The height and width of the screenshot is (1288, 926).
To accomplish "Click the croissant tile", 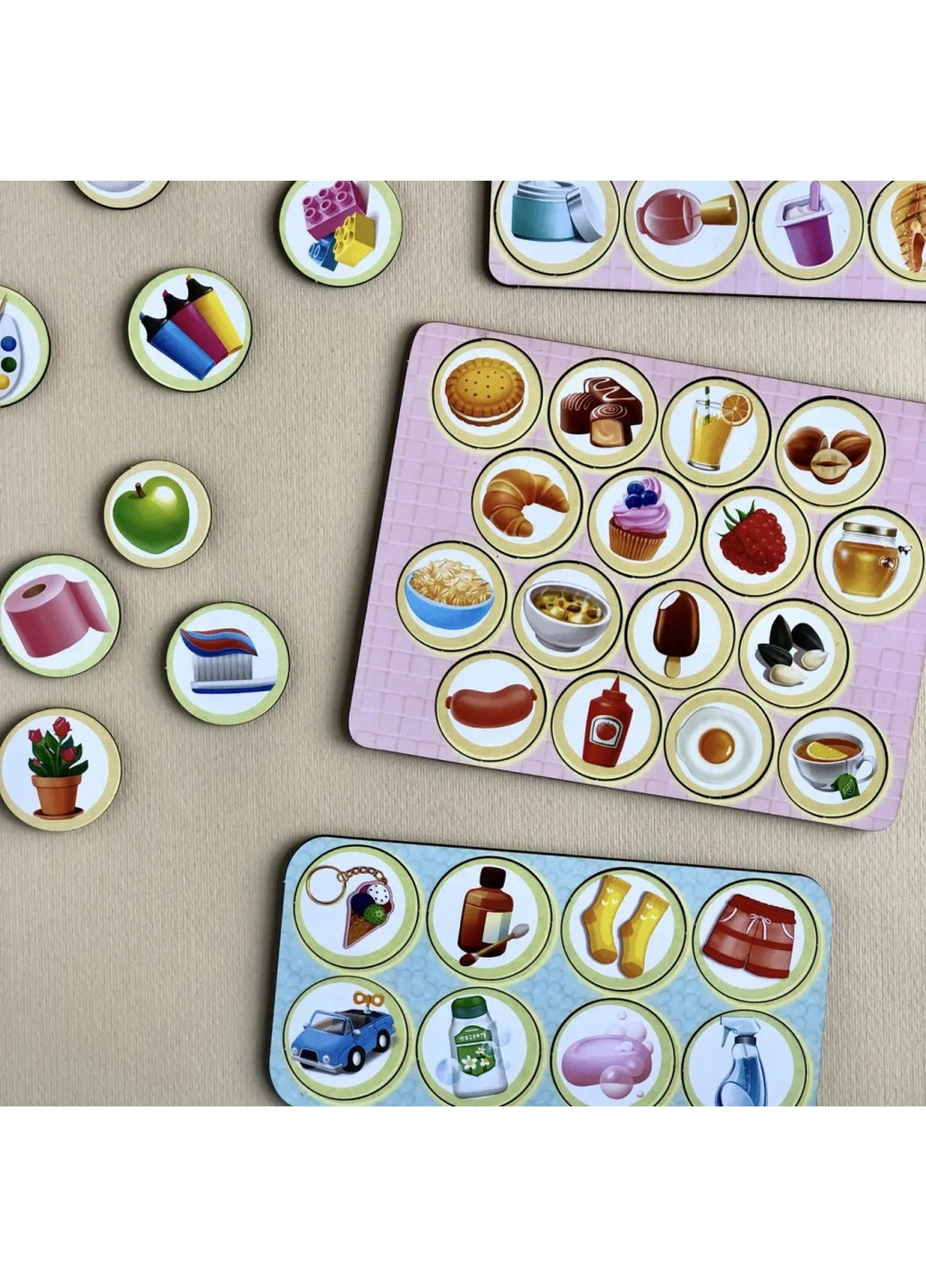I will [526, 503].
